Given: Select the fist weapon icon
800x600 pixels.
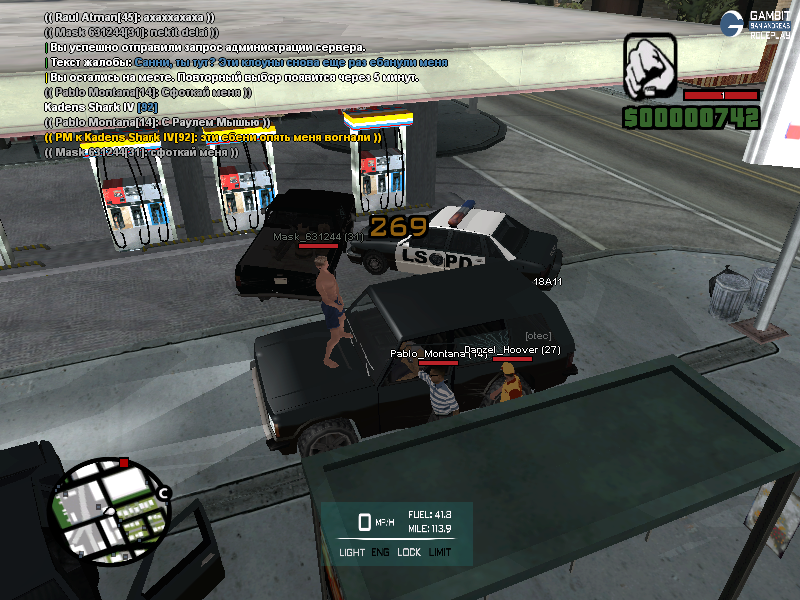Looking at the screenshot, I should click(651, 67).
